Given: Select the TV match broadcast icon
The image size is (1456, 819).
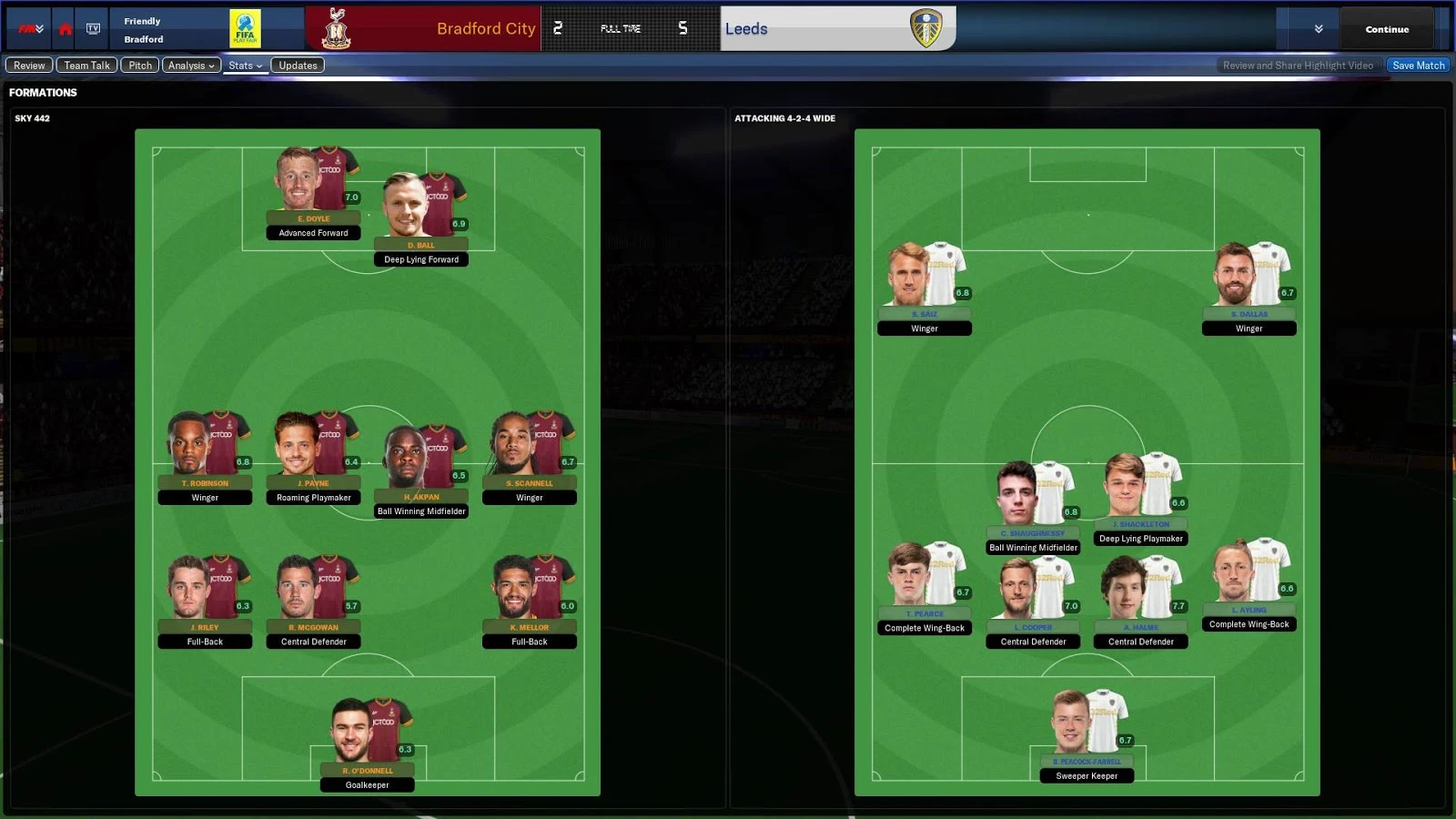Looking at the screenshot, I should pyautogui.click(x=94, y=28).
